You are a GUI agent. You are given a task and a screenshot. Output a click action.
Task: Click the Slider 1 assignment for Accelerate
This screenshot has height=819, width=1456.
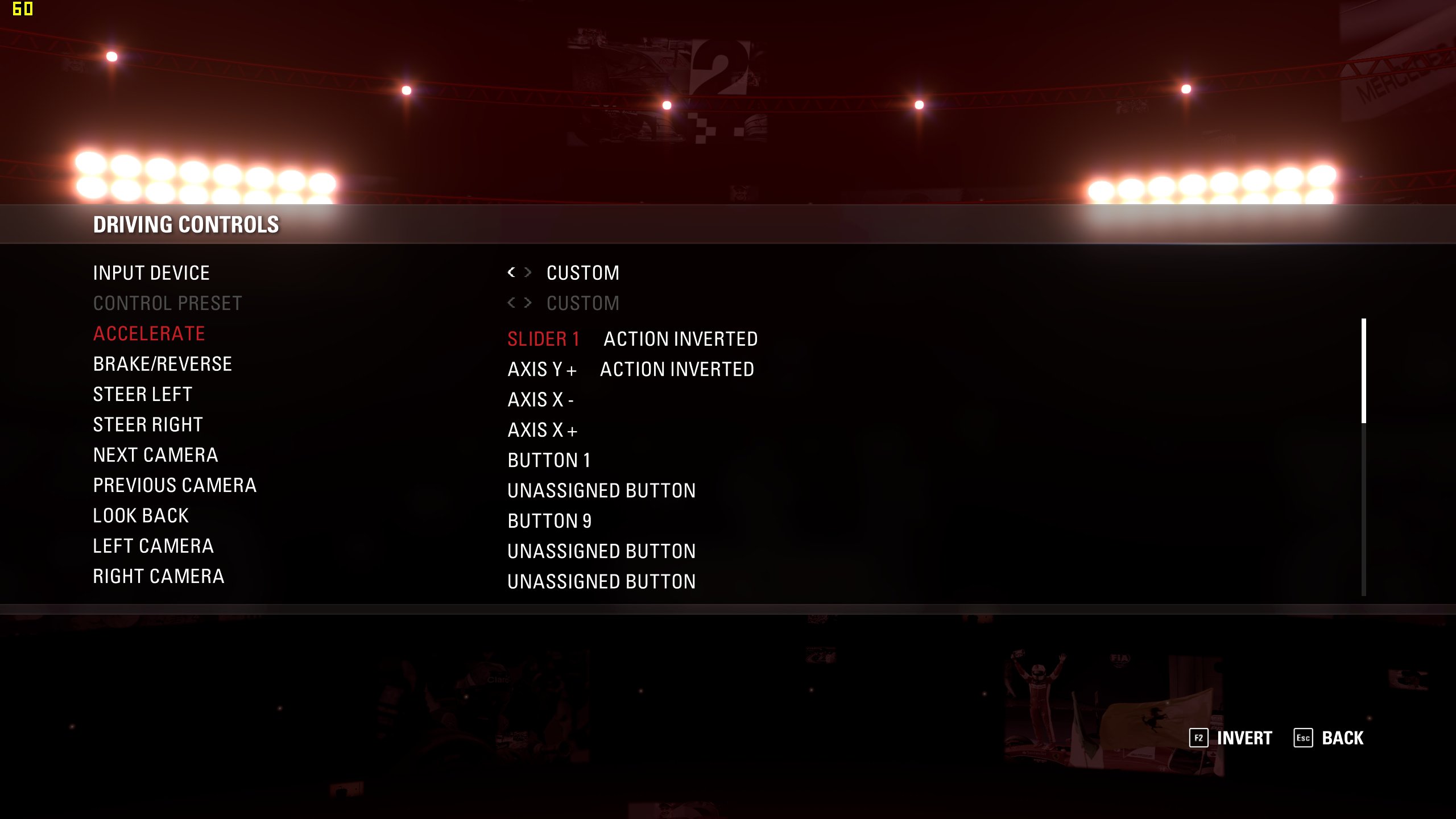click(x=543, y=339)
